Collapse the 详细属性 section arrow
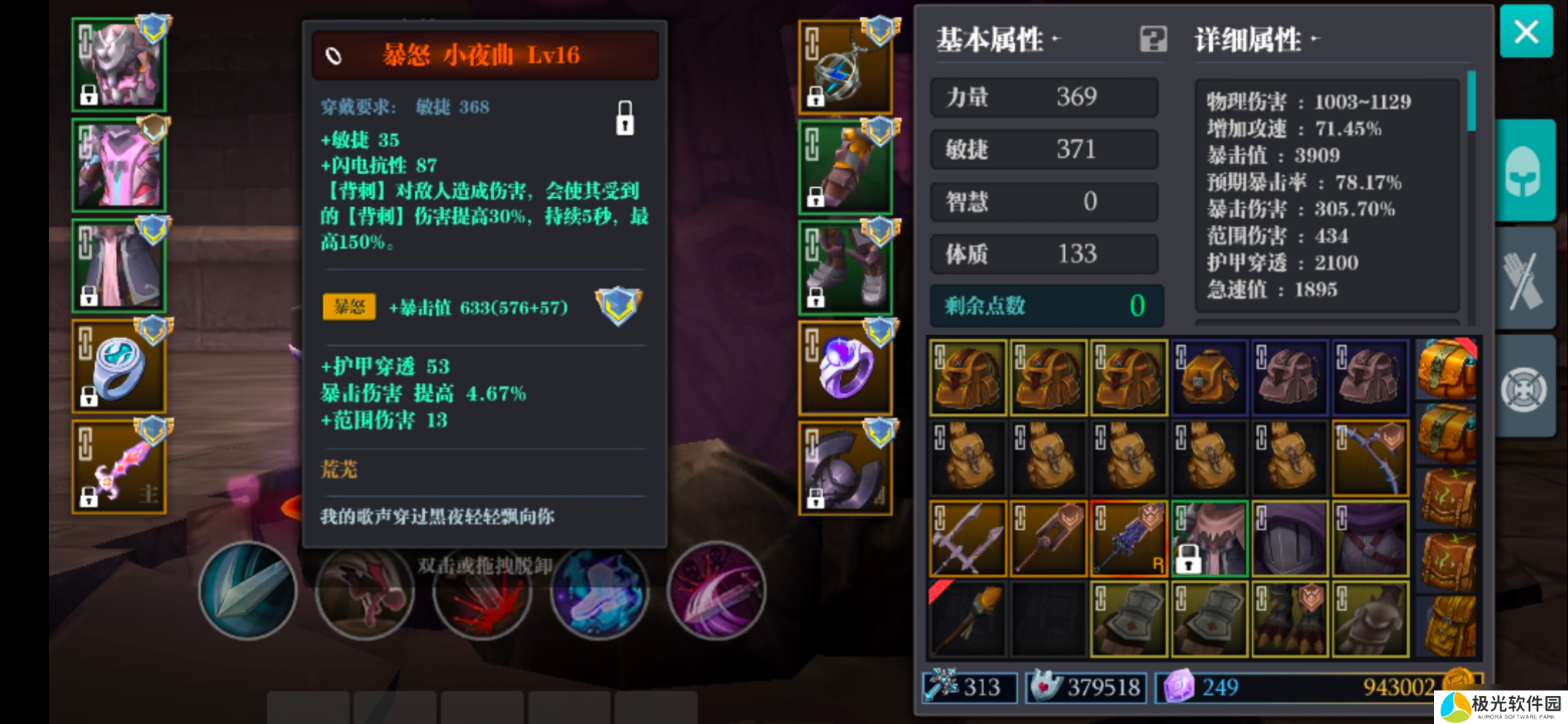 tap(1315, 38)
